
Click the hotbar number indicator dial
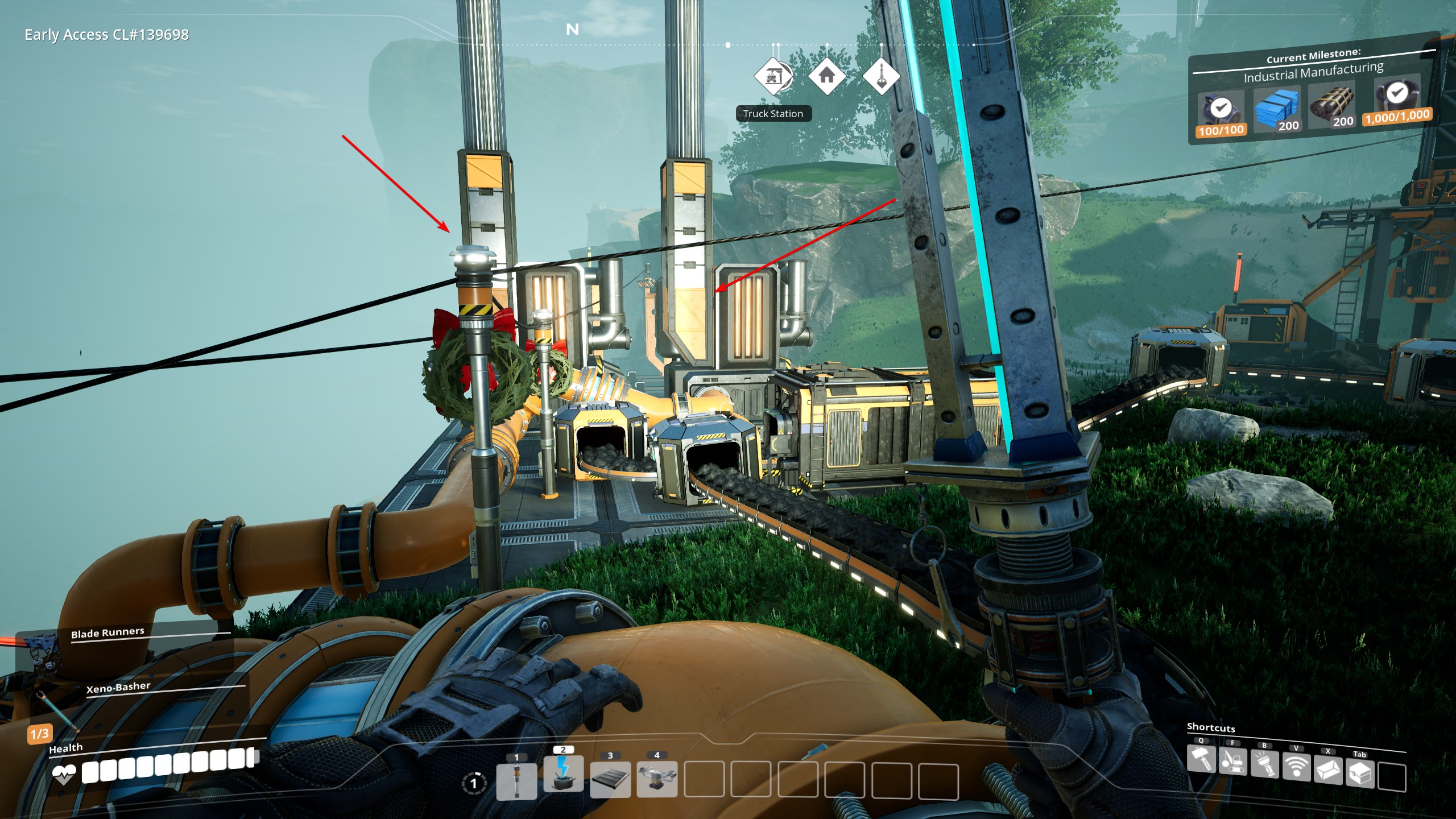click(473, 784)
